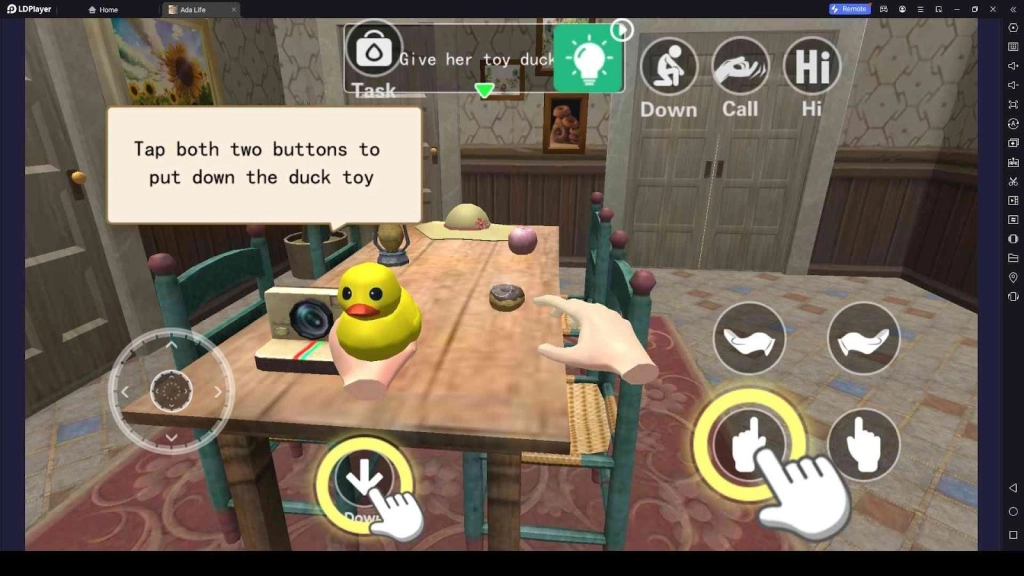This screenshot has width=1024, height=576.
Task: Close the Ada Life tab
Action: (x=234, y=9)
